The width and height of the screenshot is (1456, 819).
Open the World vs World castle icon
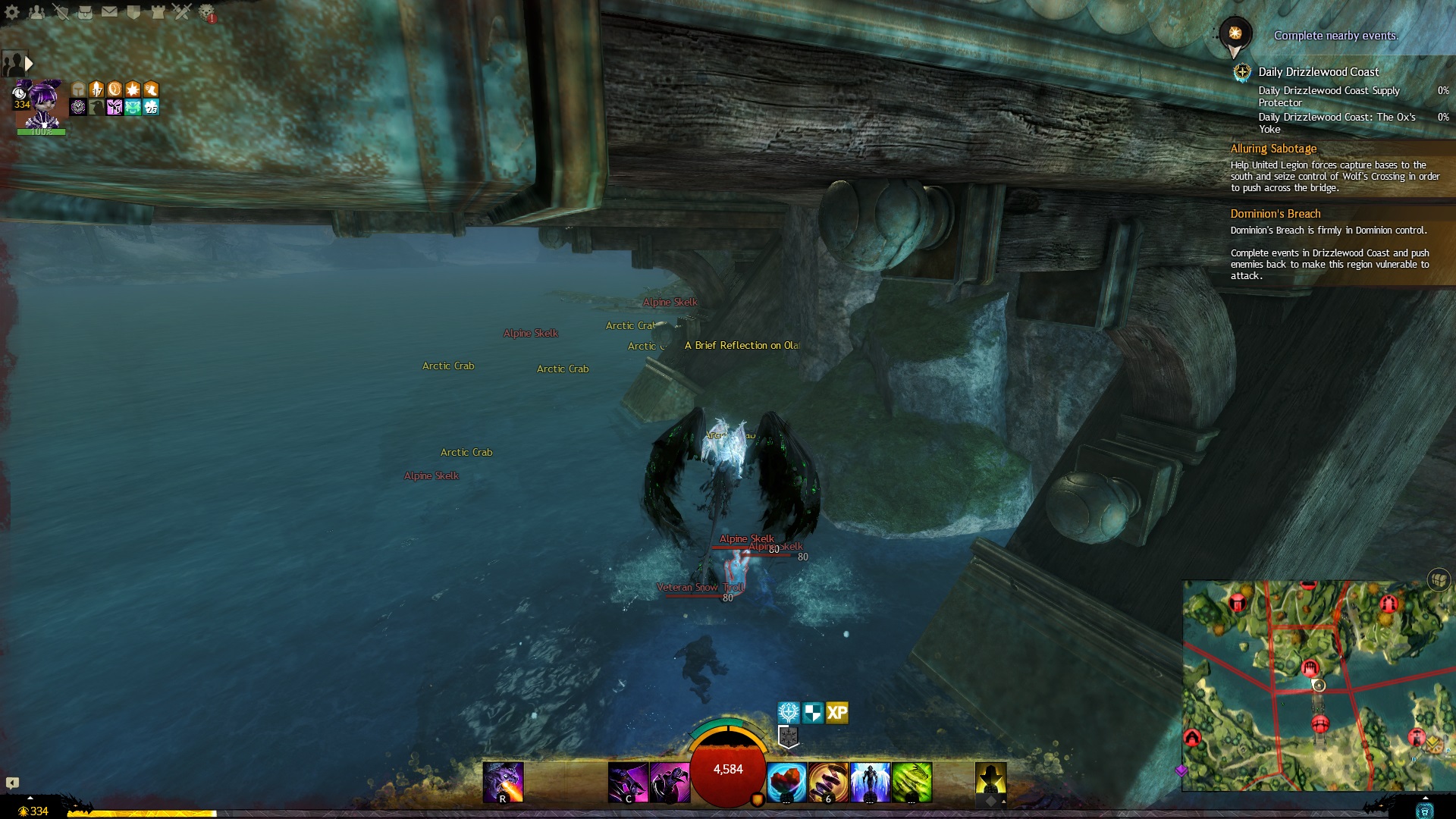pos(158,11)
